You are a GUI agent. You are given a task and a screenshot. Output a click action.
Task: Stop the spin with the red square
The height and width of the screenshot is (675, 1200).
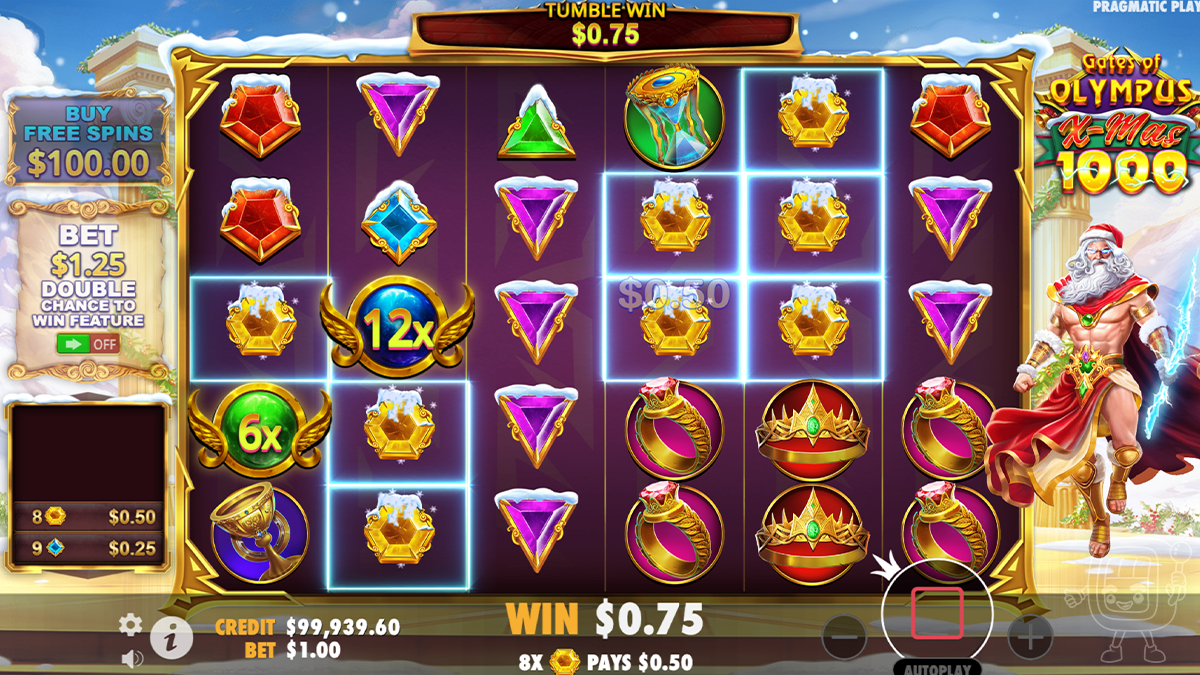point(937,613)
